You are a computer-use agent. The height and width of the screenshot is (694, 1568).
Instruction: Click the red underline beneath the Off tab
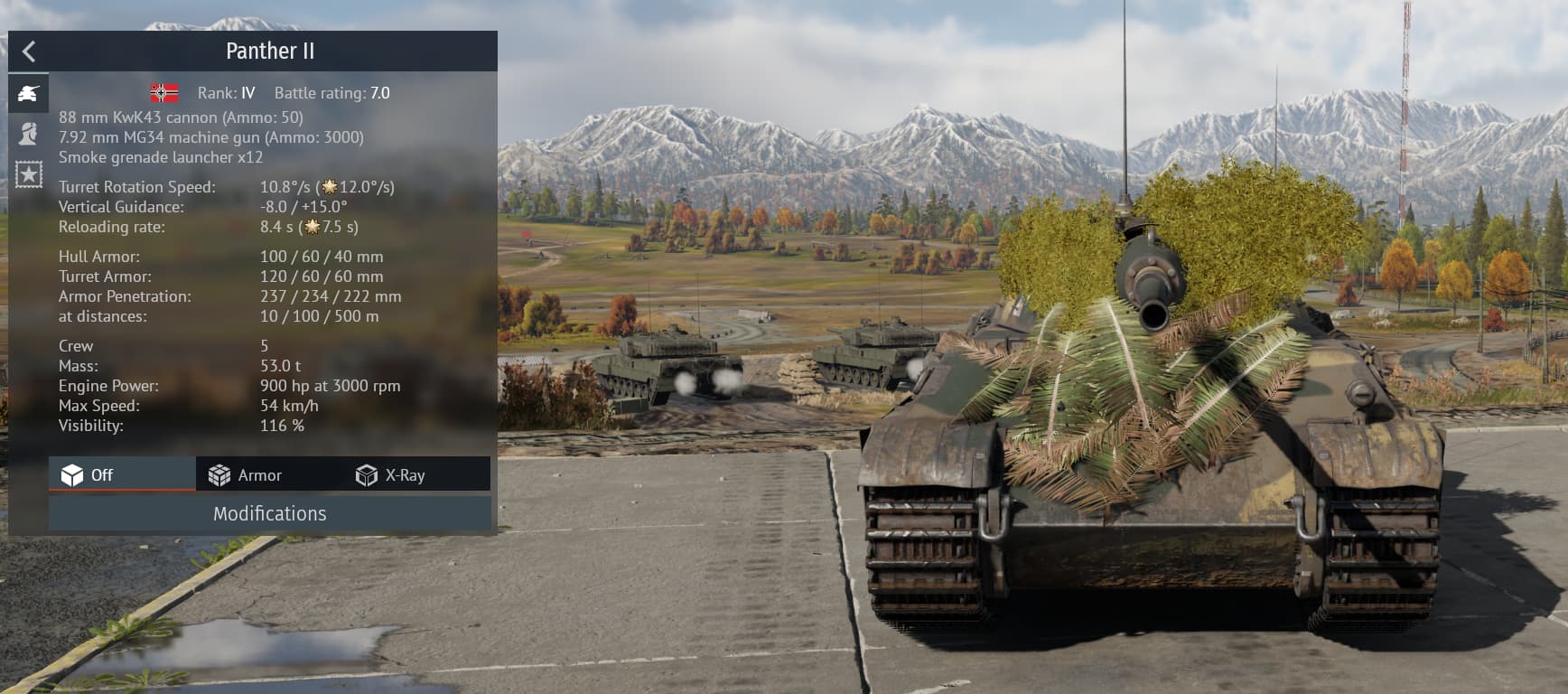coord(123,490)
